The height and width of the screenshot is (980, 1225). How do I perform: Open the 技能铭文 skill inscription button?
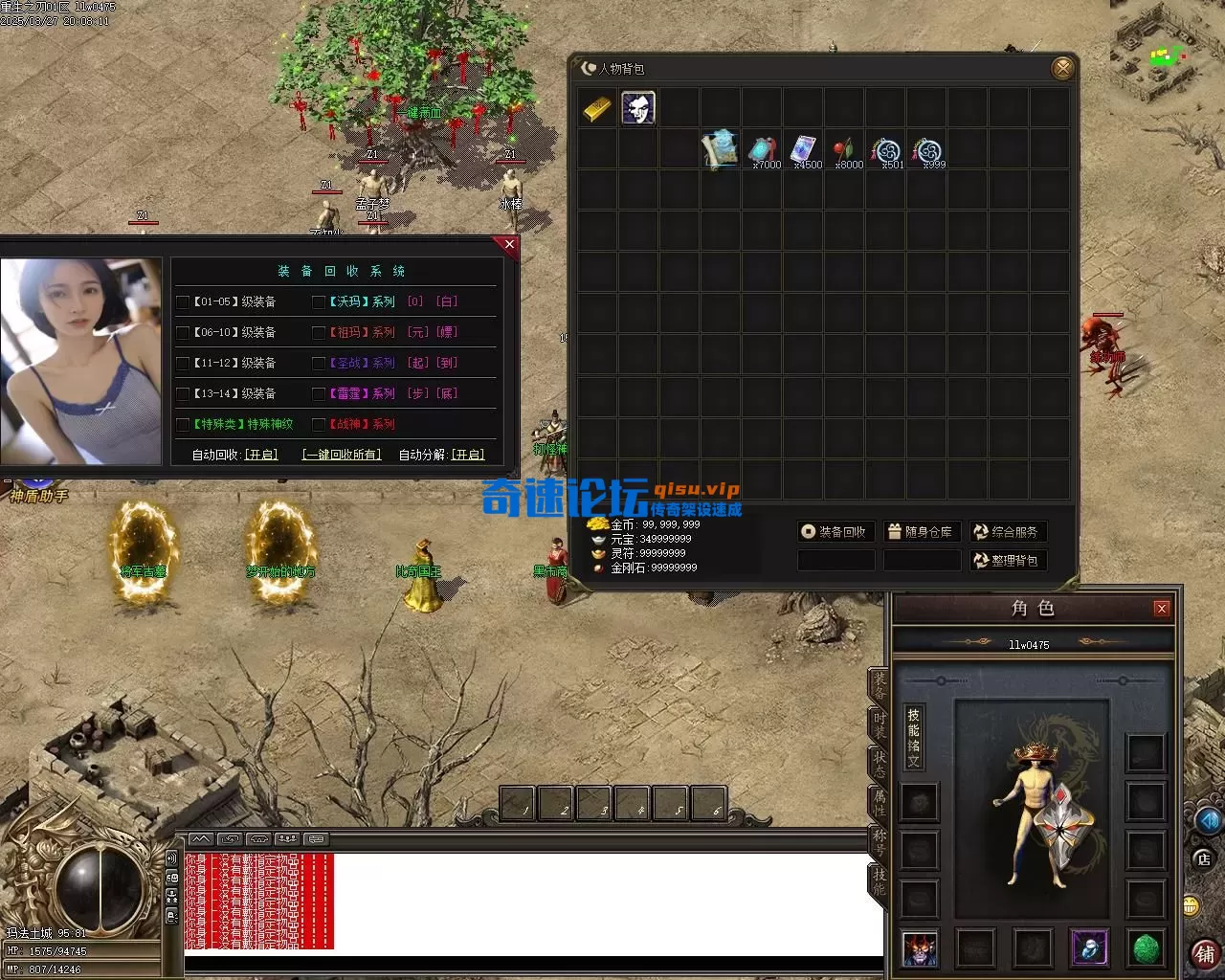(x=914, y=737)
